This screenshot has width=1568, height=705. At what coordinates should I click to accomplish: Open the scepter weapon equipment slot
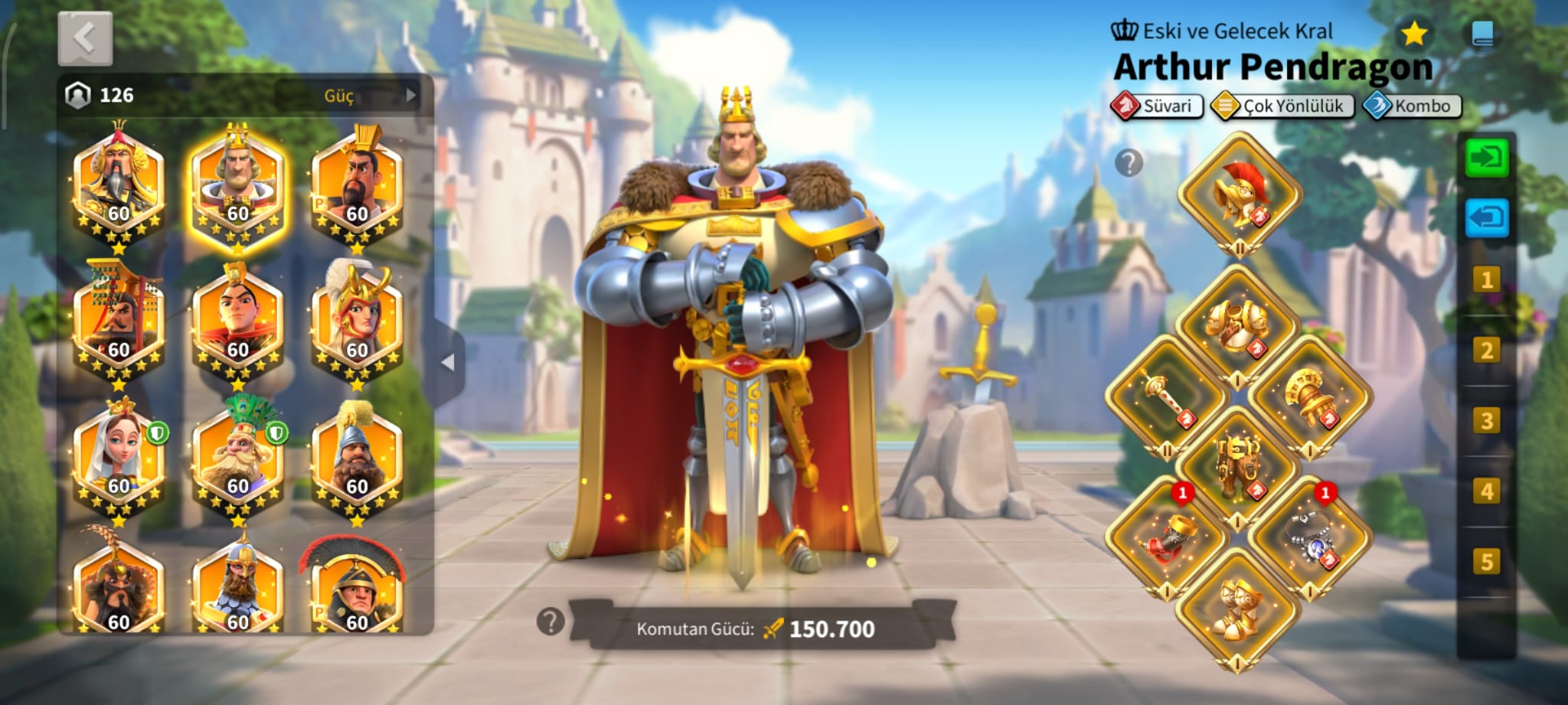click(1168, 397)
